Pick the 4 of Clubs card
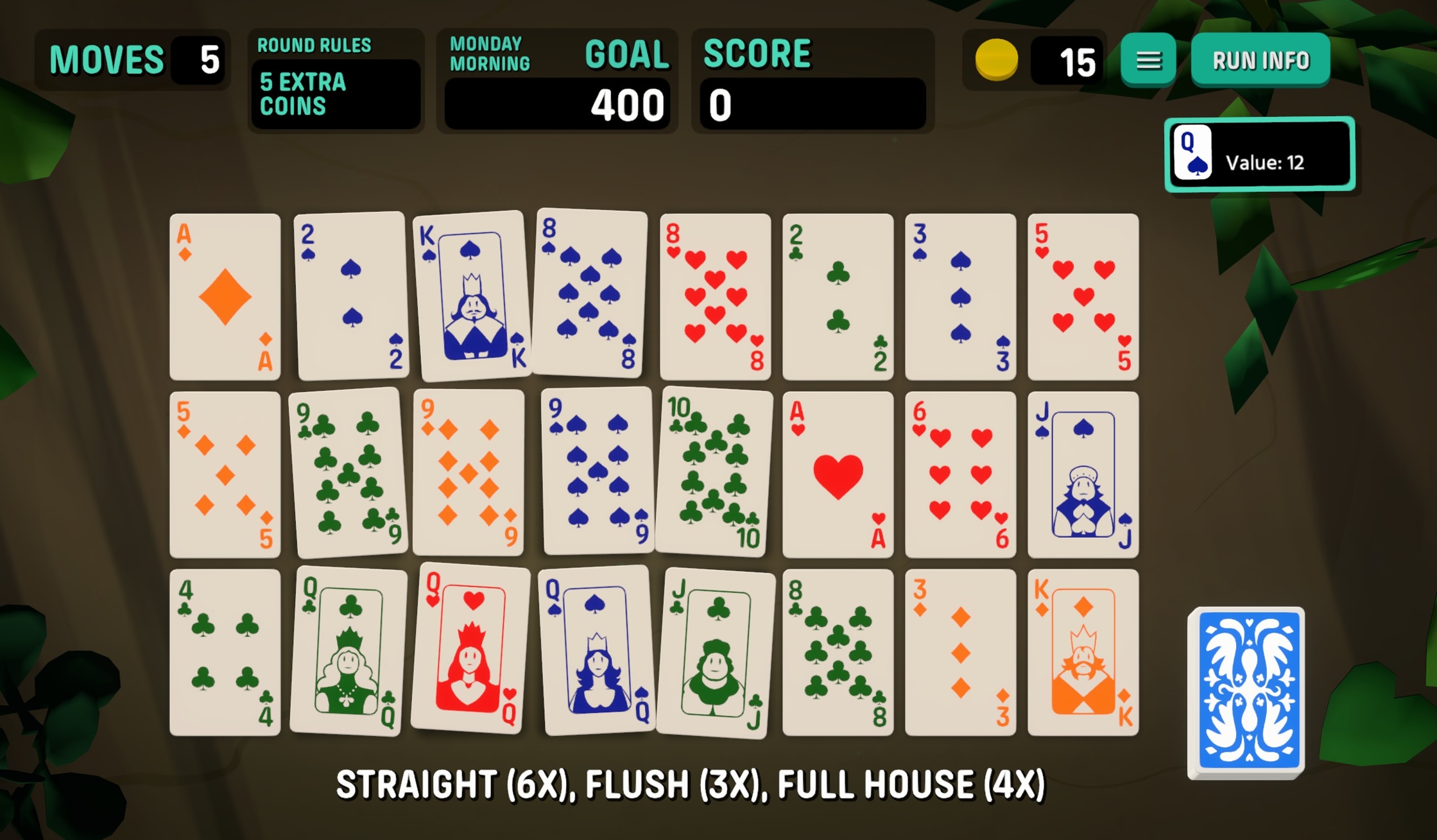 pyautogui.click(x=225, y=653)
